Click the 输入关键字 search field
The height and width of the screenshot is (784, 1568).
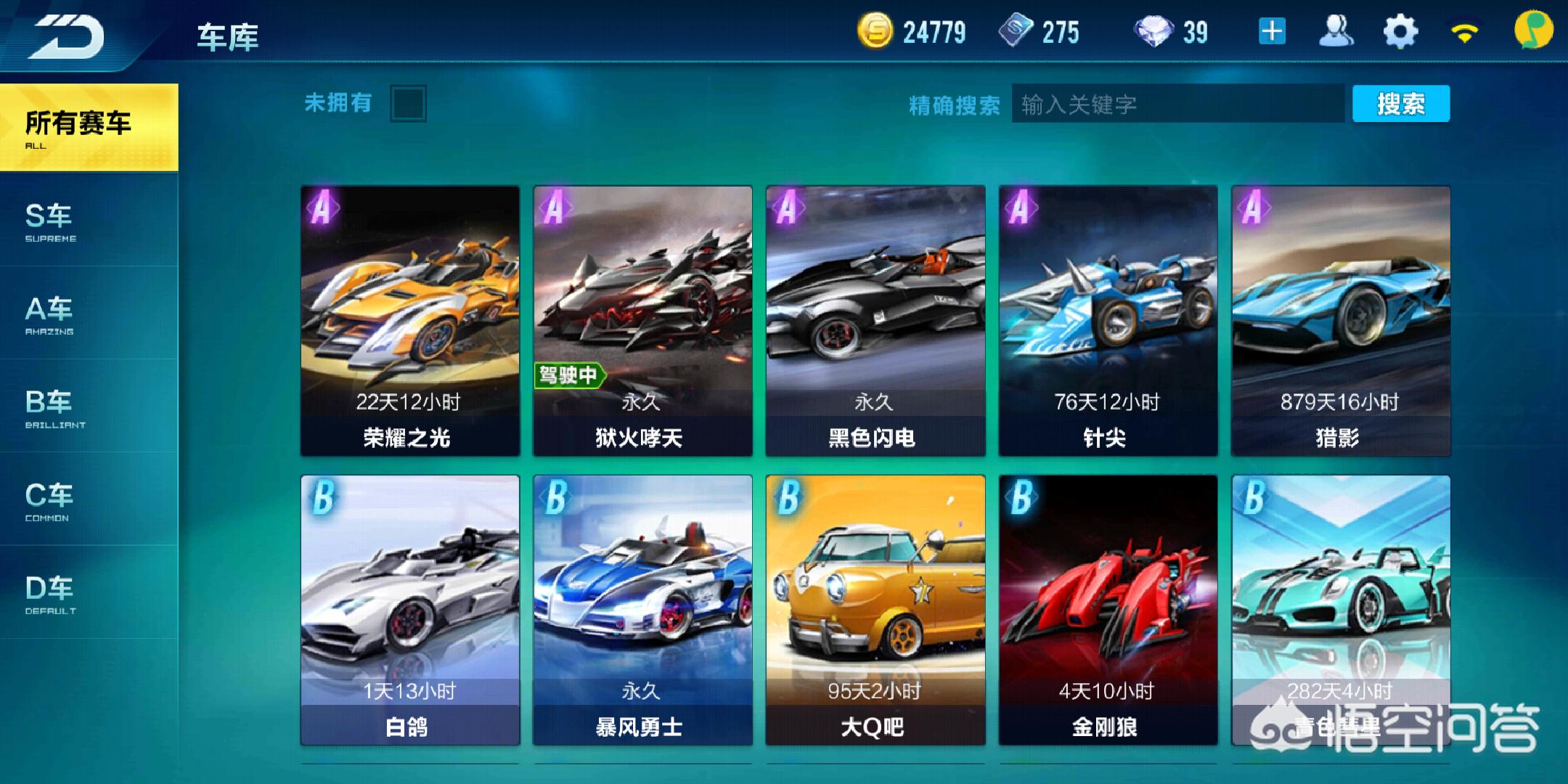coord(1177,105)
